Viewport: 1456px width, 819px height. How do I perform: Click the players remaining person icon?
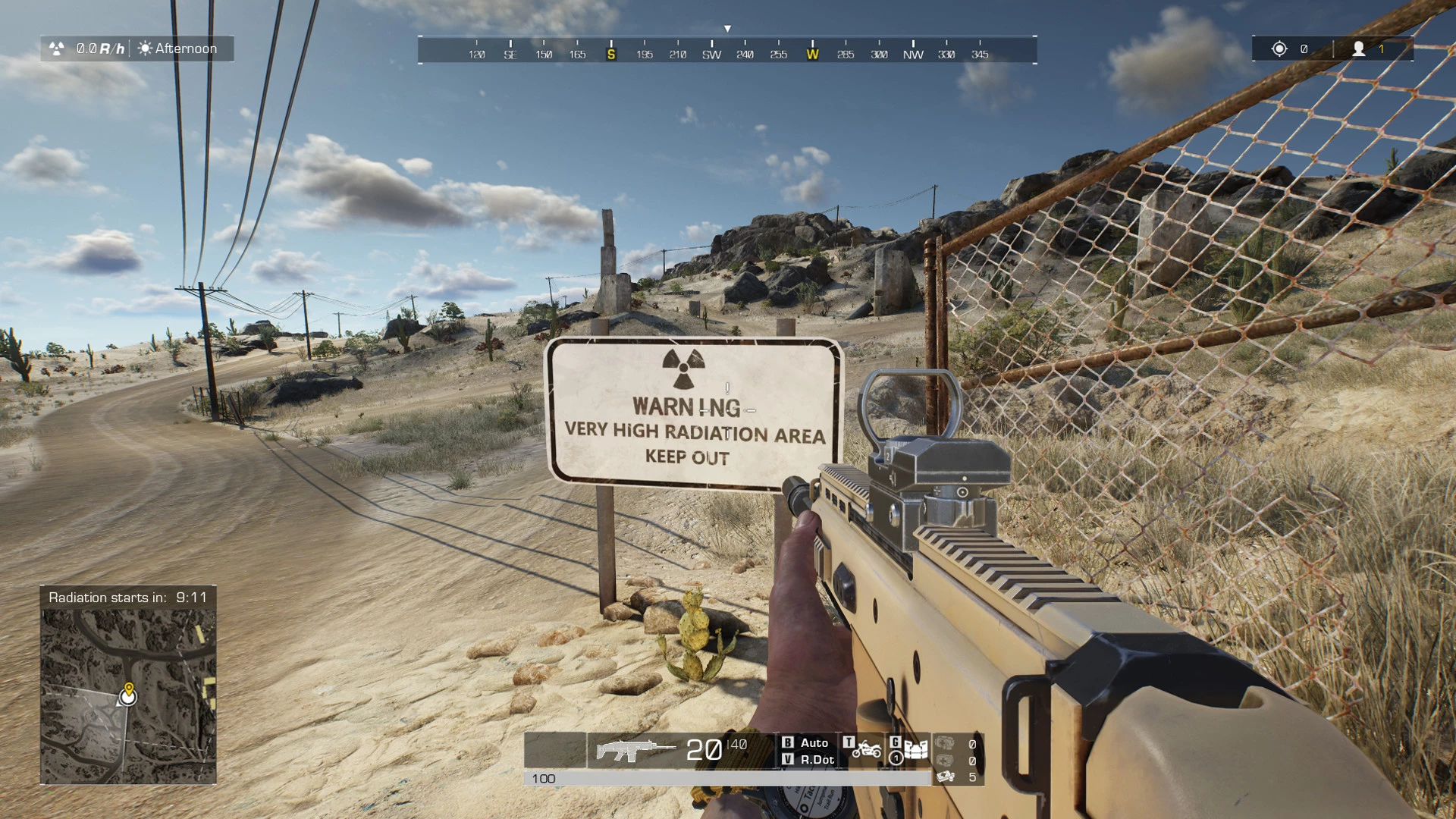click(x=1358, y=49)
